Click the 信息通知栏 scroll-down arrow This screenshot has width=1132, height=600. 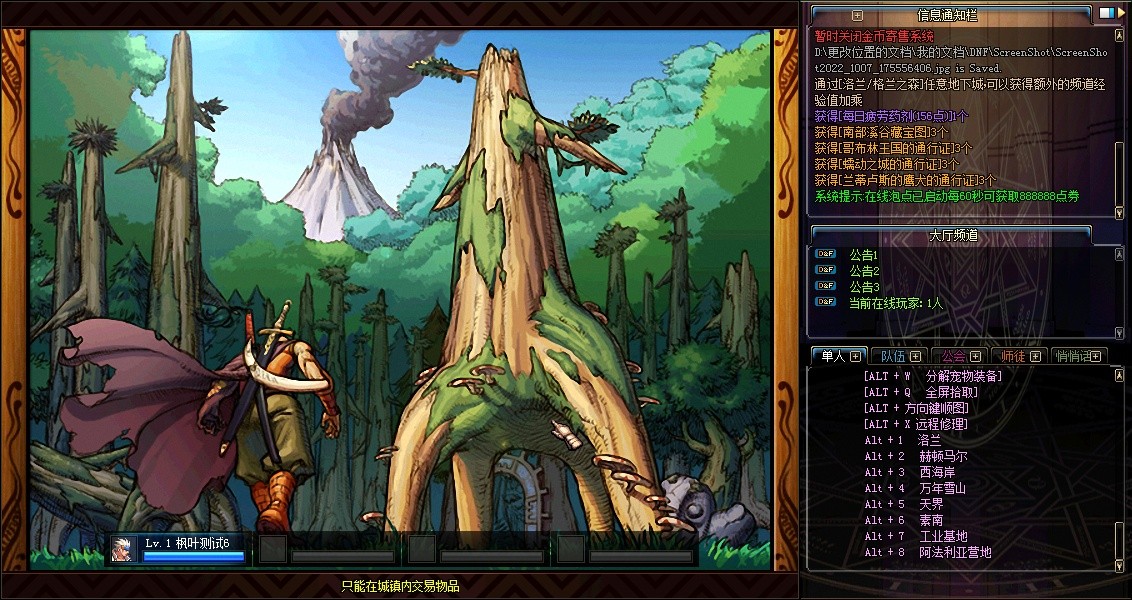(x=1119, y=212)
